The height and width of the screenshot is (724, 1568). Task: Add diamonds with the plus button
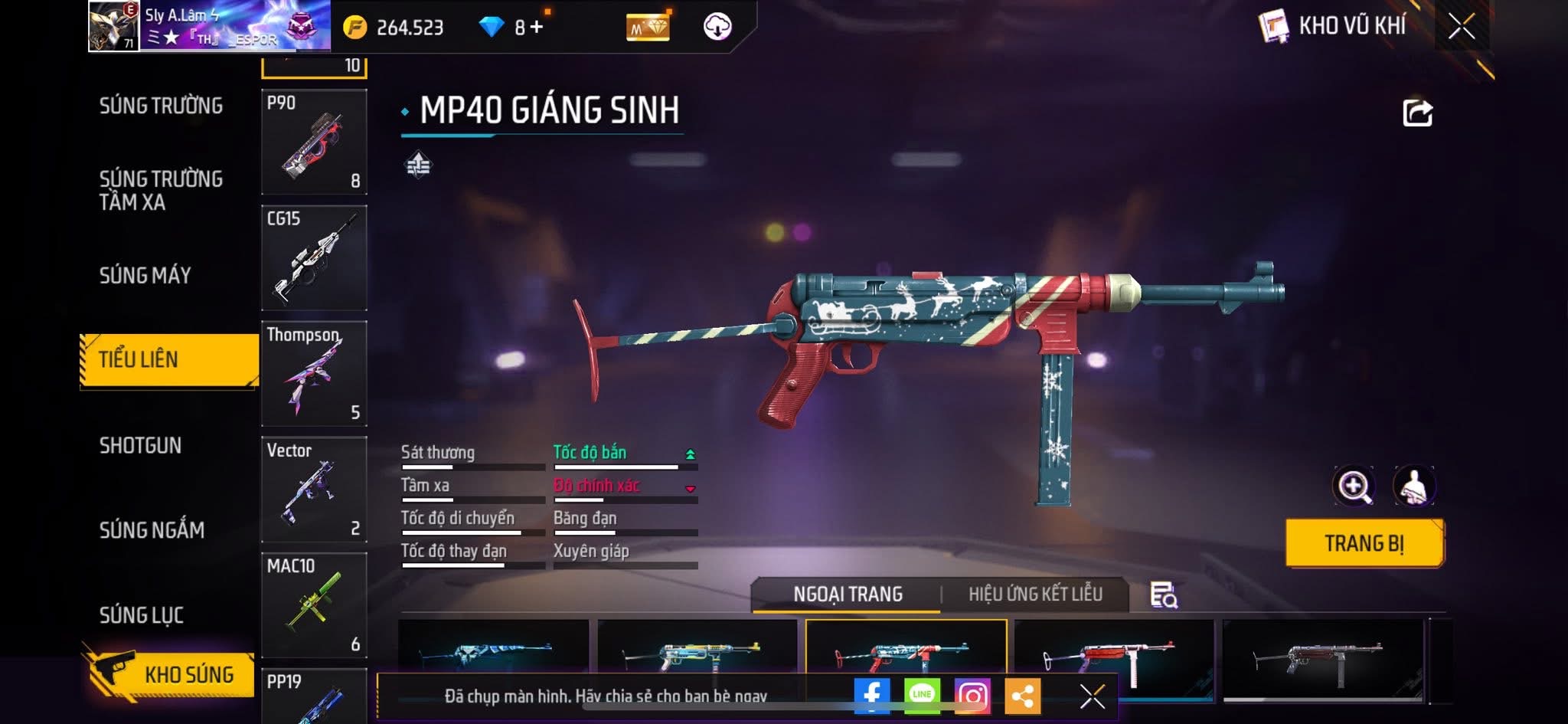tap(537, 28)
